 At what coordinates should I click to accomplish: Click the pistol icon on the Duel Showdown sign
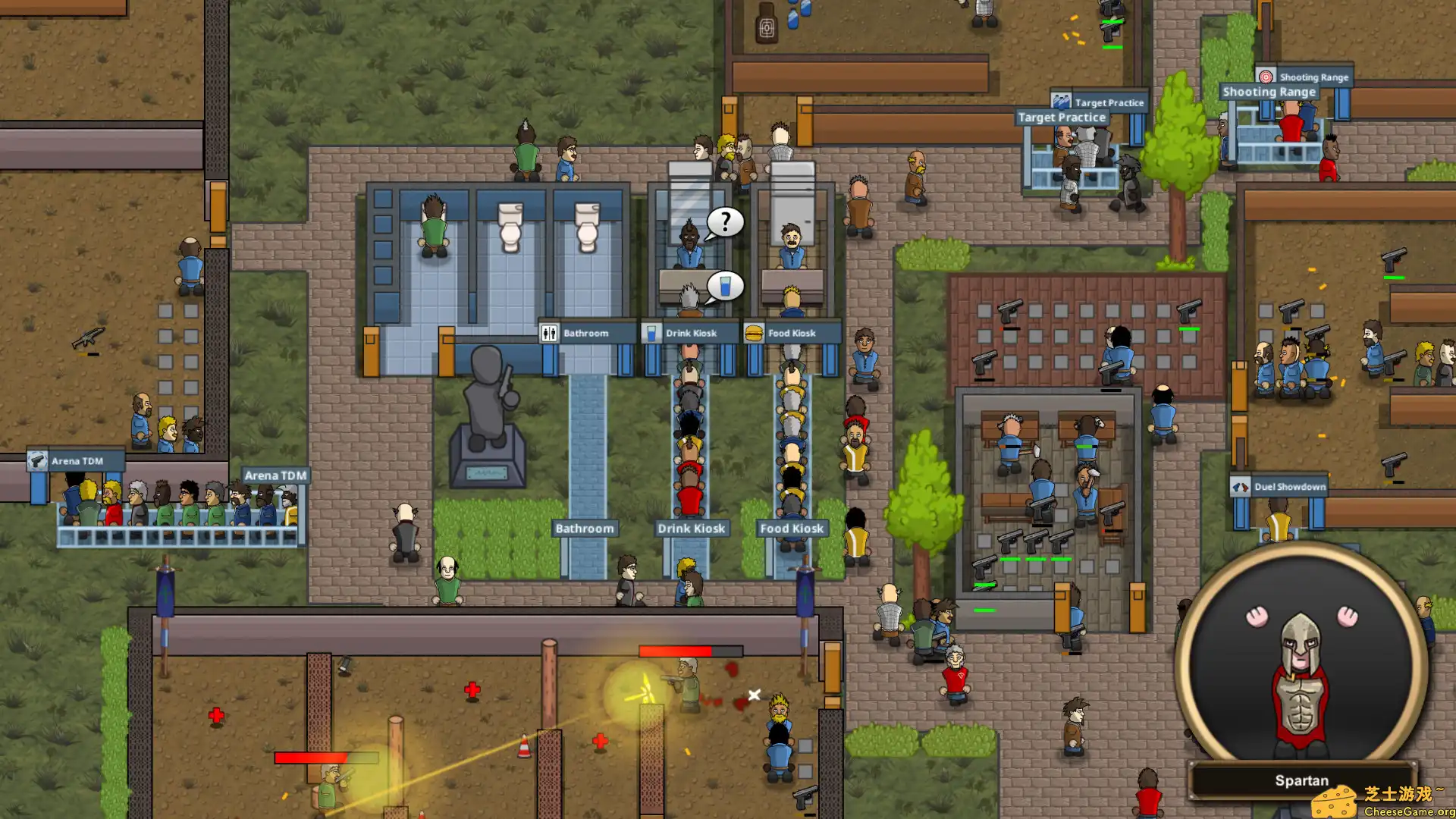[x=1241, y=486]
